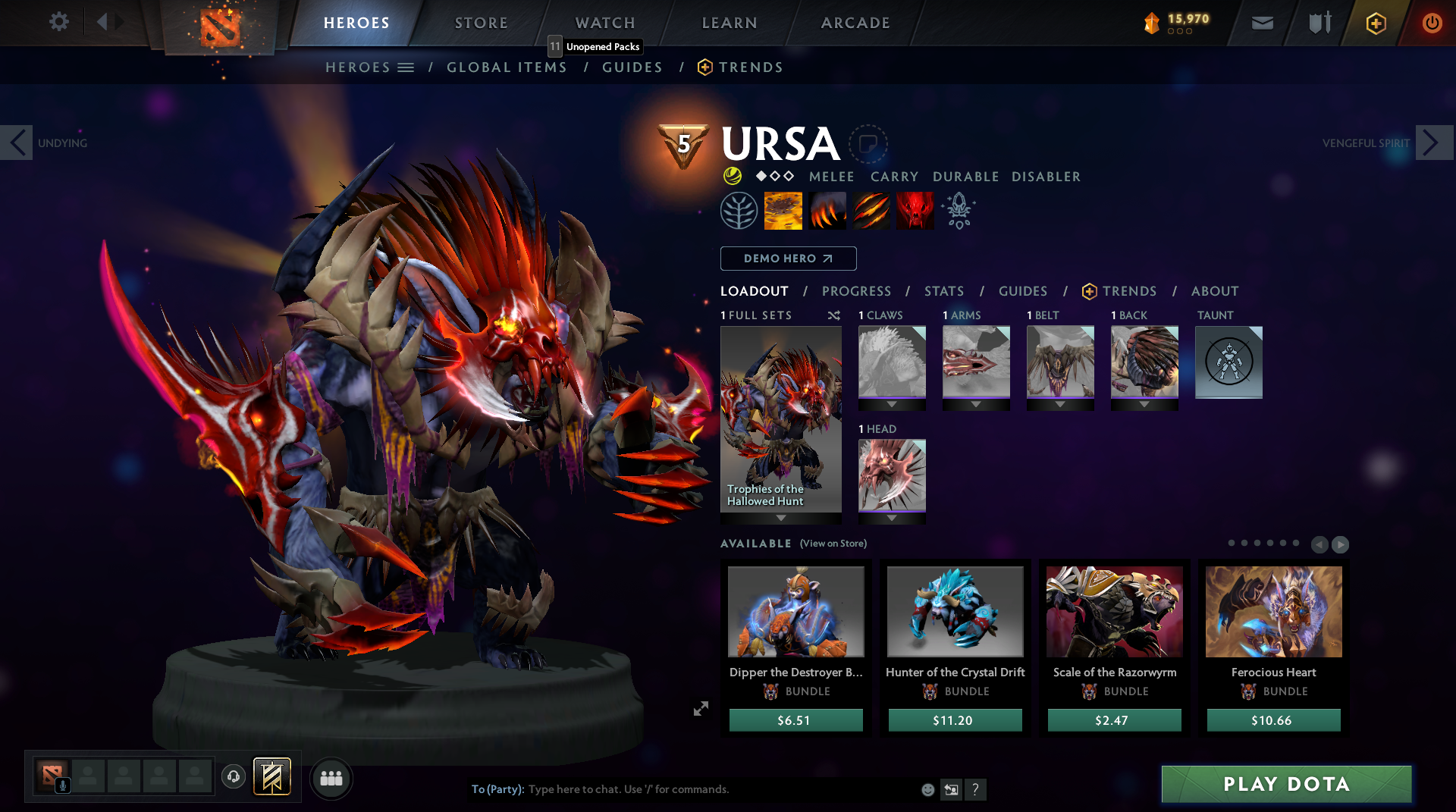Open the chat wheel icon beside the emoticon

point(952,789)
